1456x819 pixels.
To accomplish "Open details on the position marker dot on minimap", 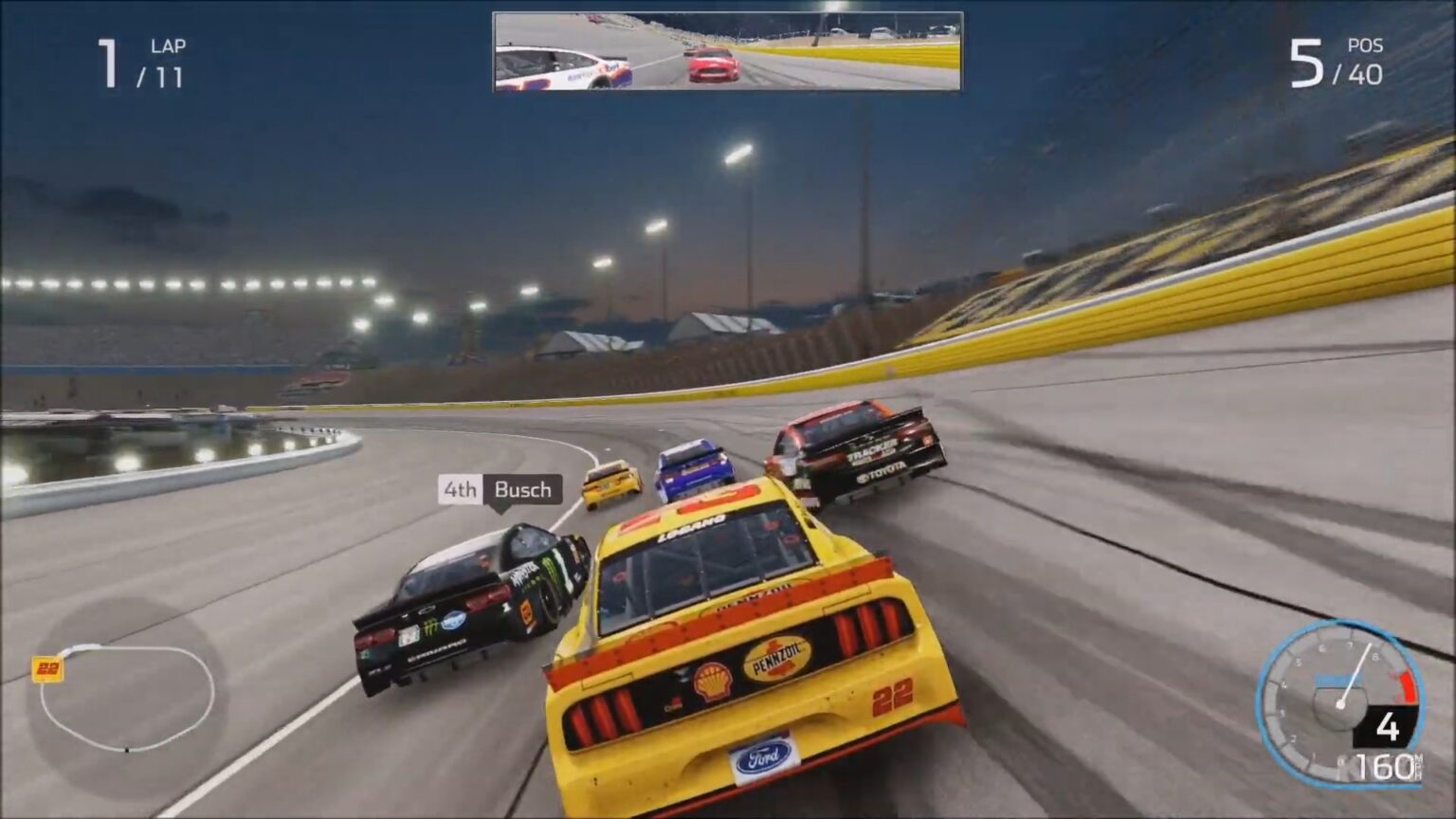I will (126, 749).
